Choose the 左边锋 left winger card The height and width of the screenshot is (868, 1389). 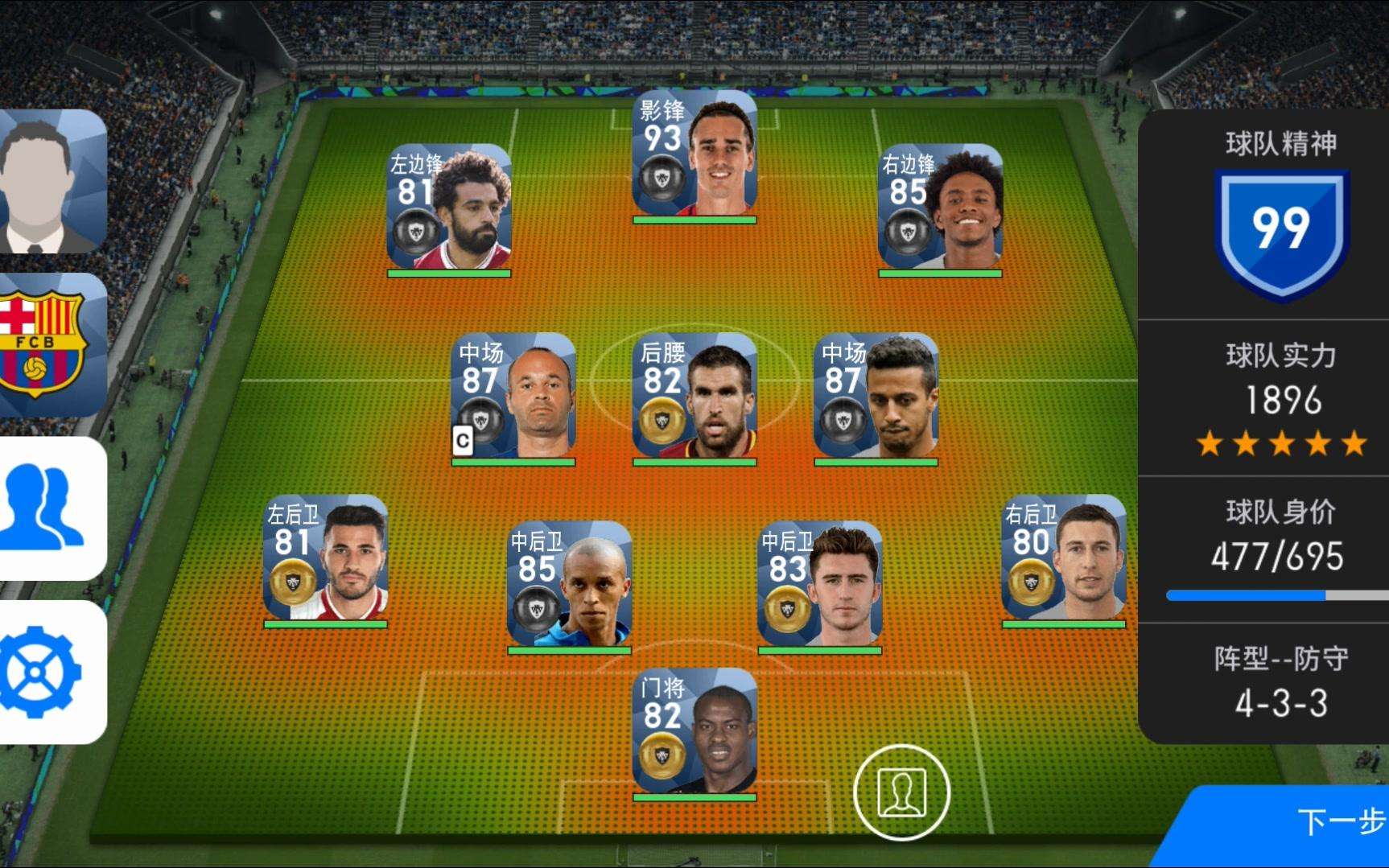click(x=449, y=209)
